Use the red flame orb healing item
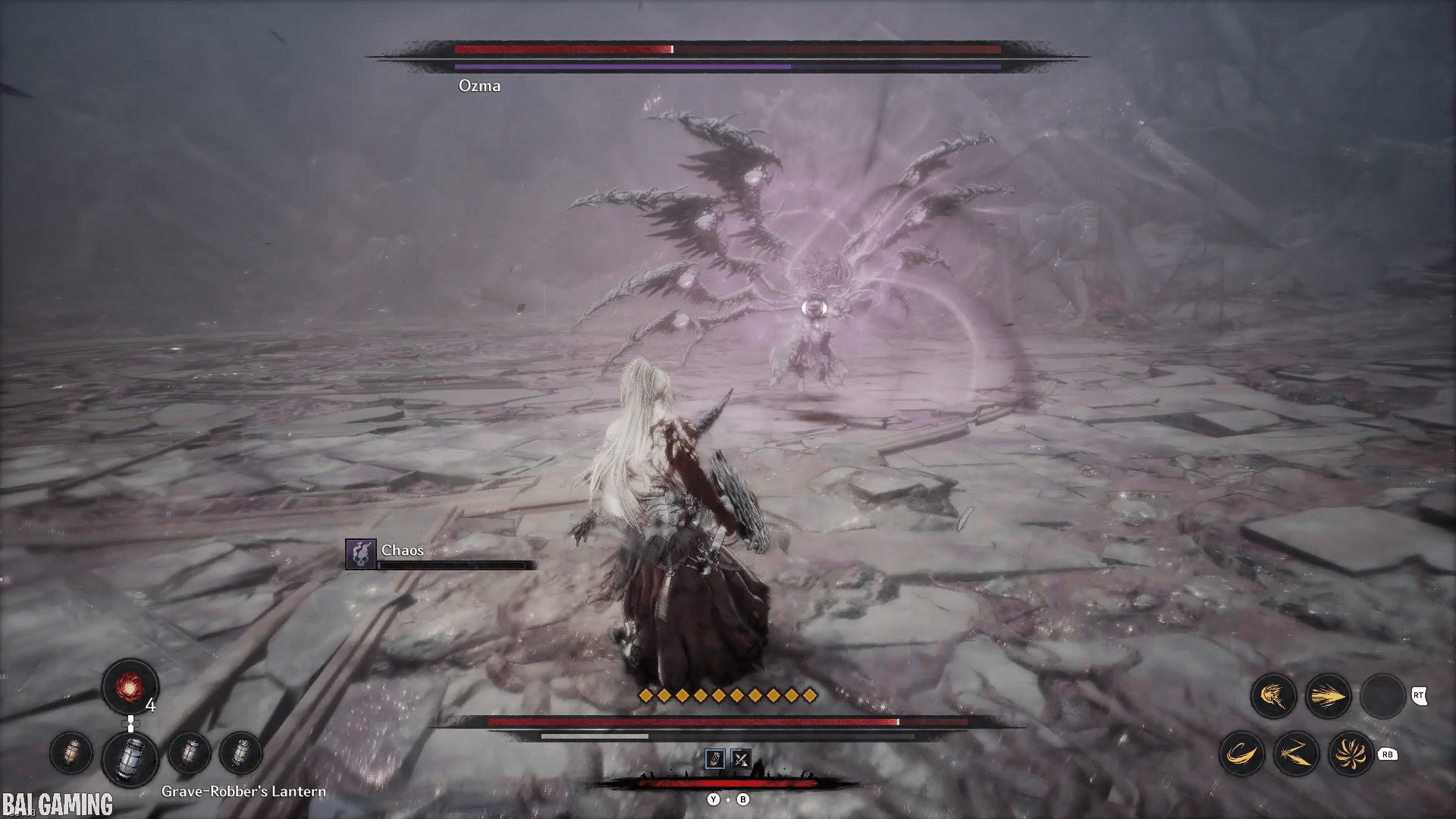 click(x=130, y=687)
